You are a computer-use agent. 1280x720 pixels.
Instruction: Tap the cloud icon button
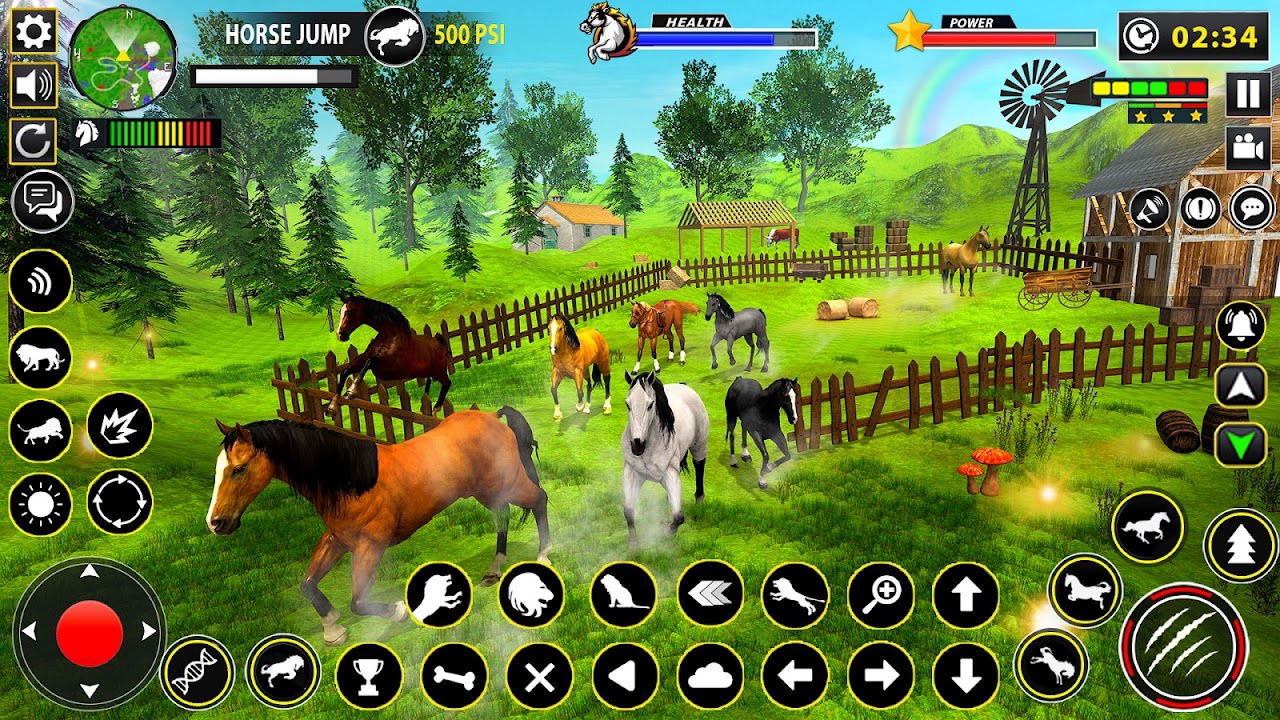click(710, 677)
